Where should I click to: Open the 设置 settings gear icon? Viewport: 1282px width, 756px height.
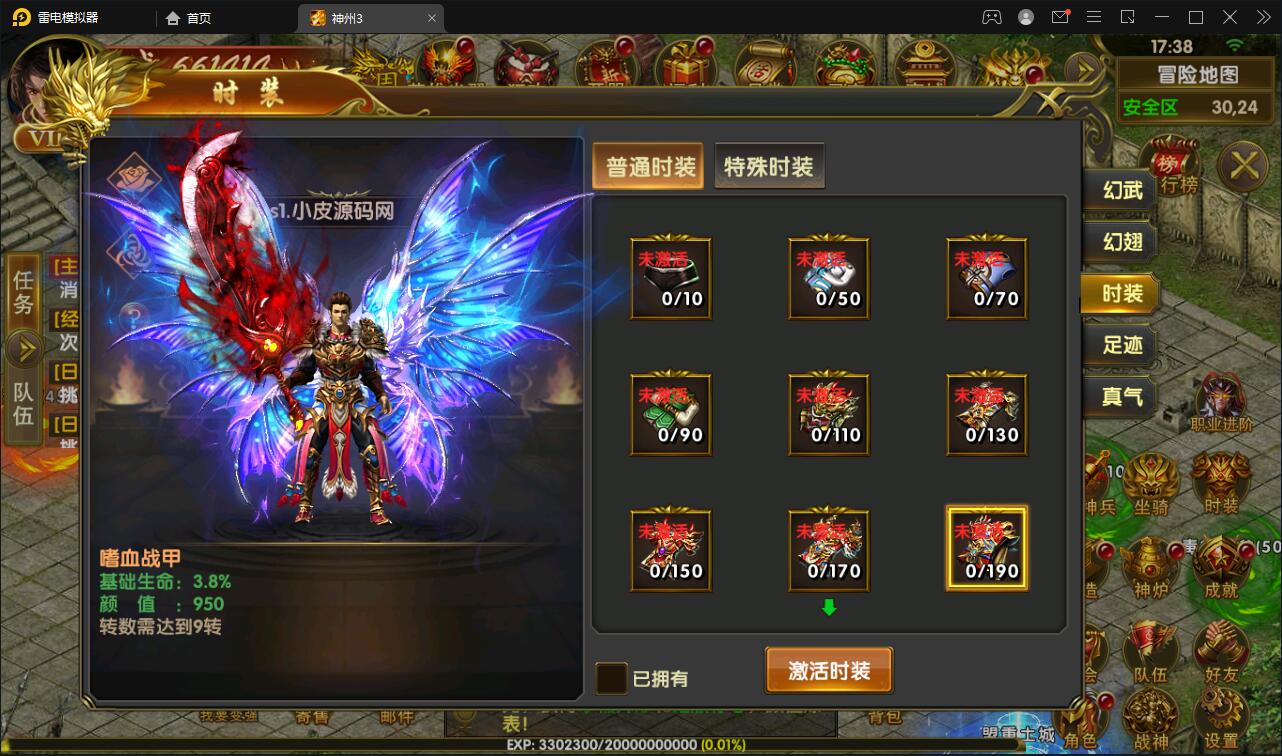1219,710
